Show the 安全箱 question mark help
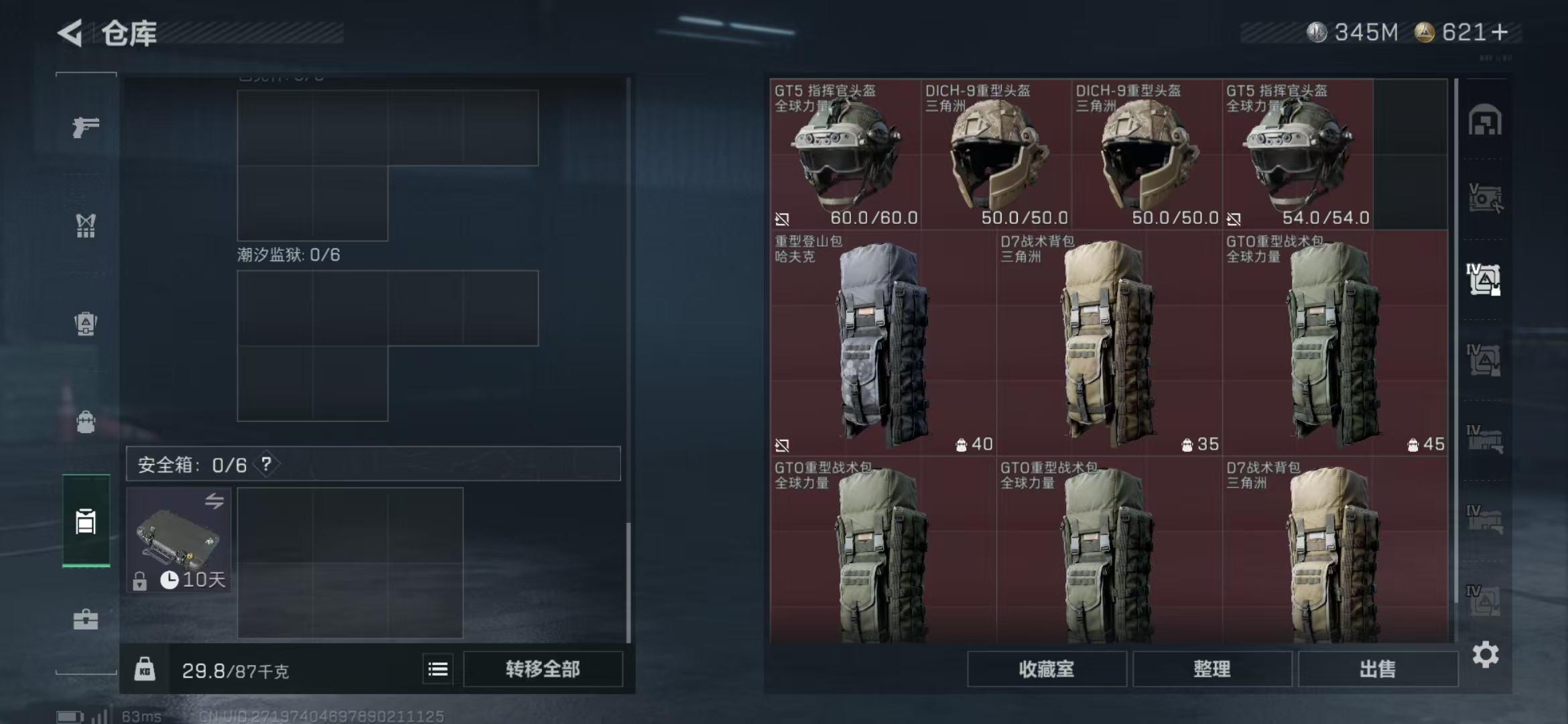Viewport: 1568px width, 724px height. (267, 464)
